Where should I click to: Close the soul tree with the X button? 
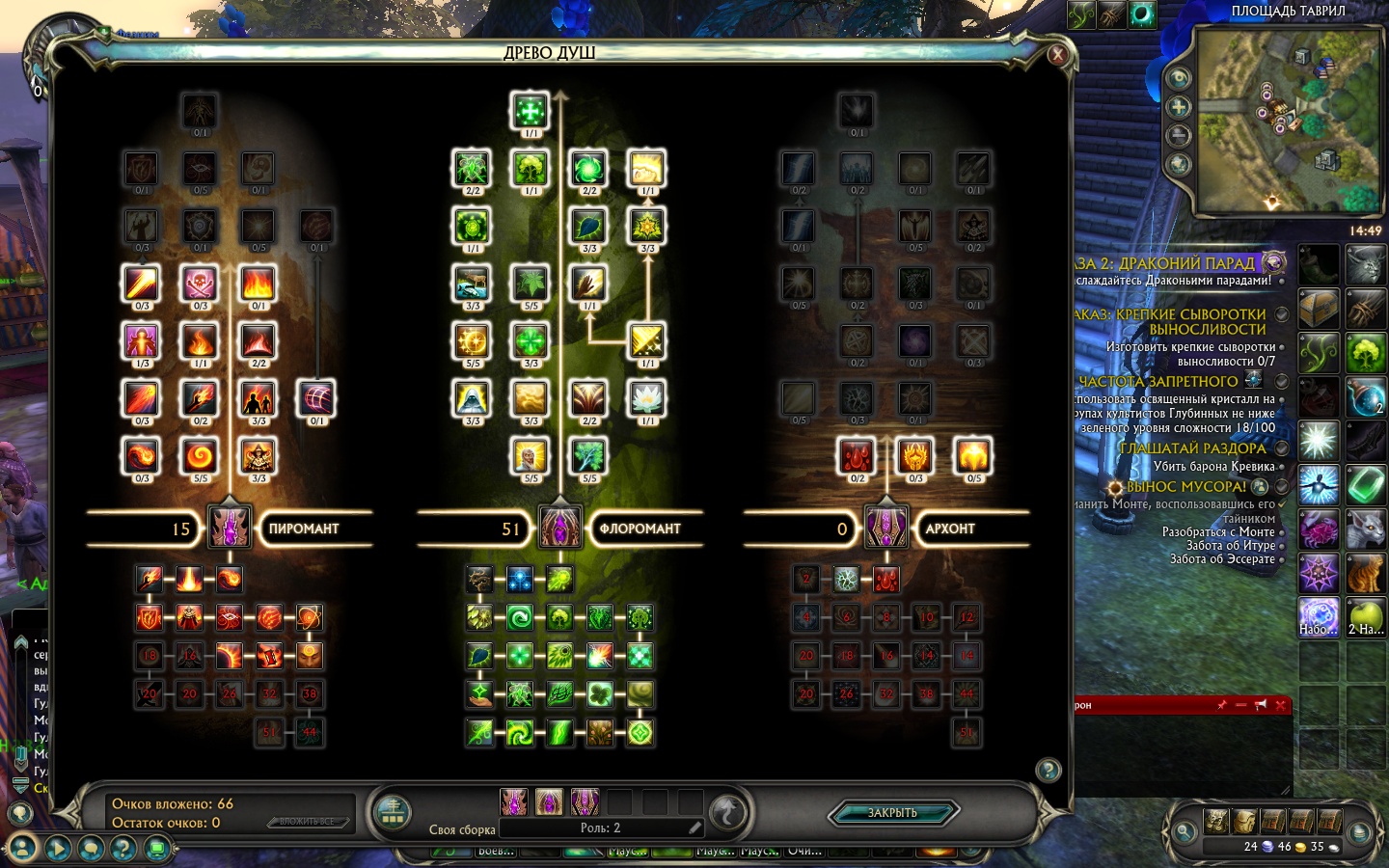(x=1057, y=55)
